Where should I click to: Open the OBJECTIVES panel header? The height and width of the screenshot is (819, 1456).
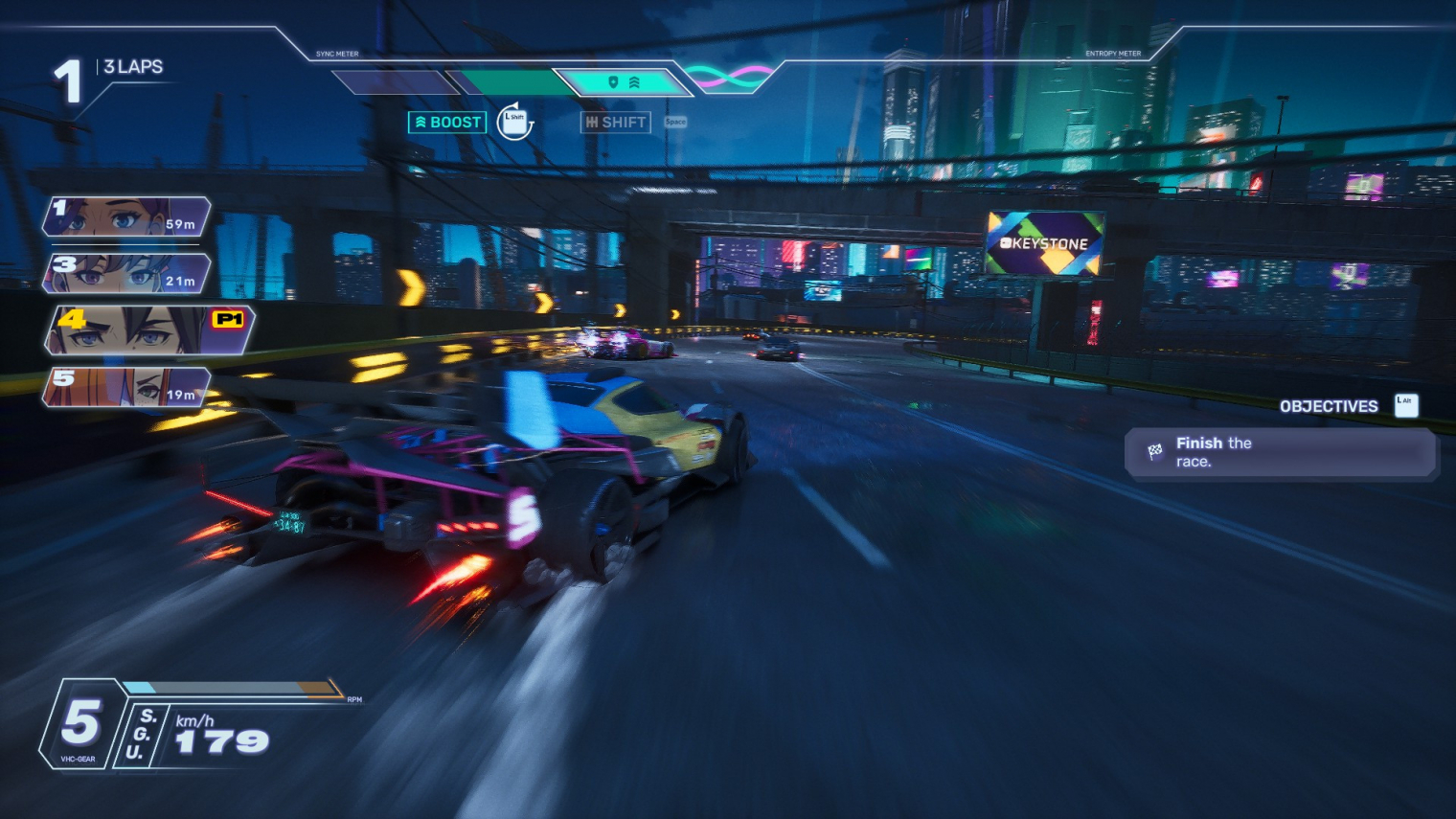[x=1329, y=406]
